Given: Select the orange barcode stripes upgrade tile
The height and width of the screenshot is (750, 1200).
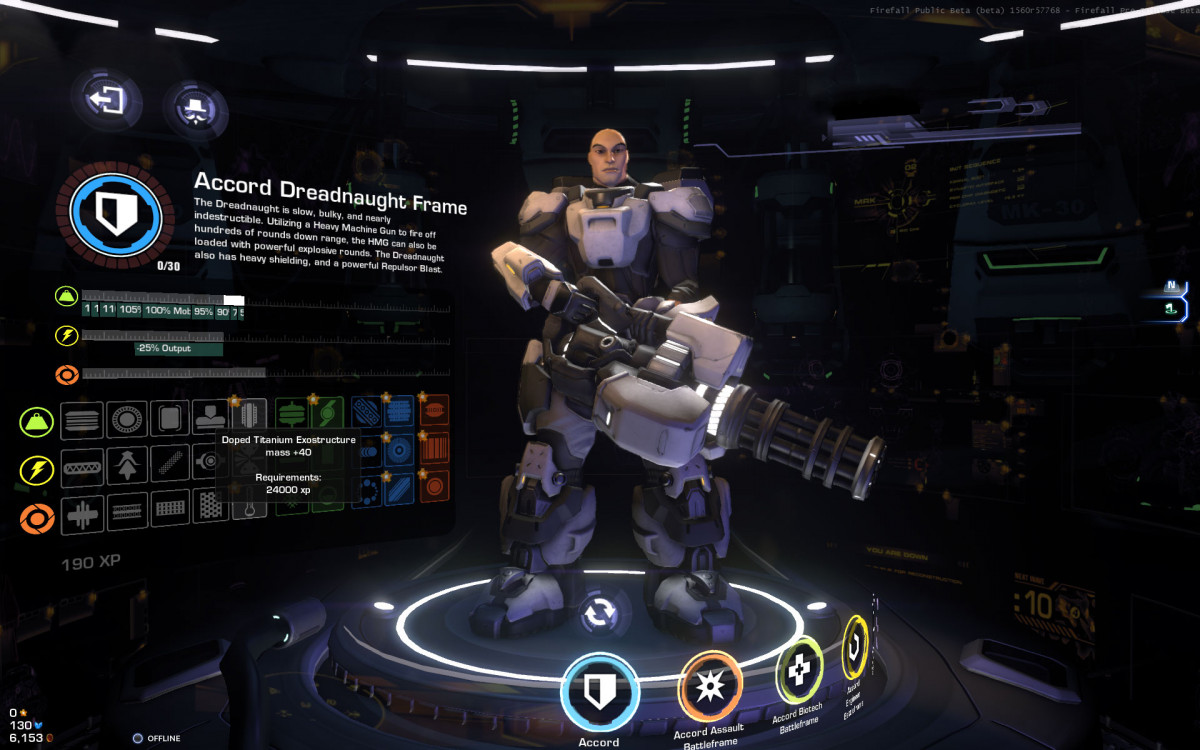Looking at the screenshot, I should tap(434, 448).
